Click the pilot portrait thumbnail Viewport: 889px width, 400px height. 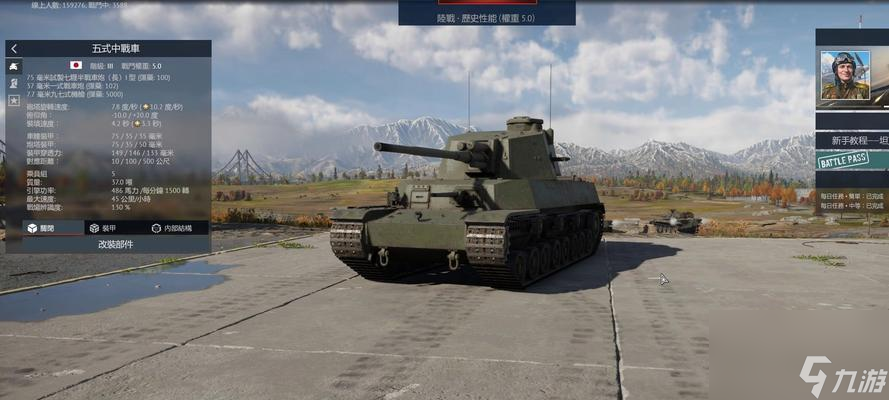[x=845, y=75]
